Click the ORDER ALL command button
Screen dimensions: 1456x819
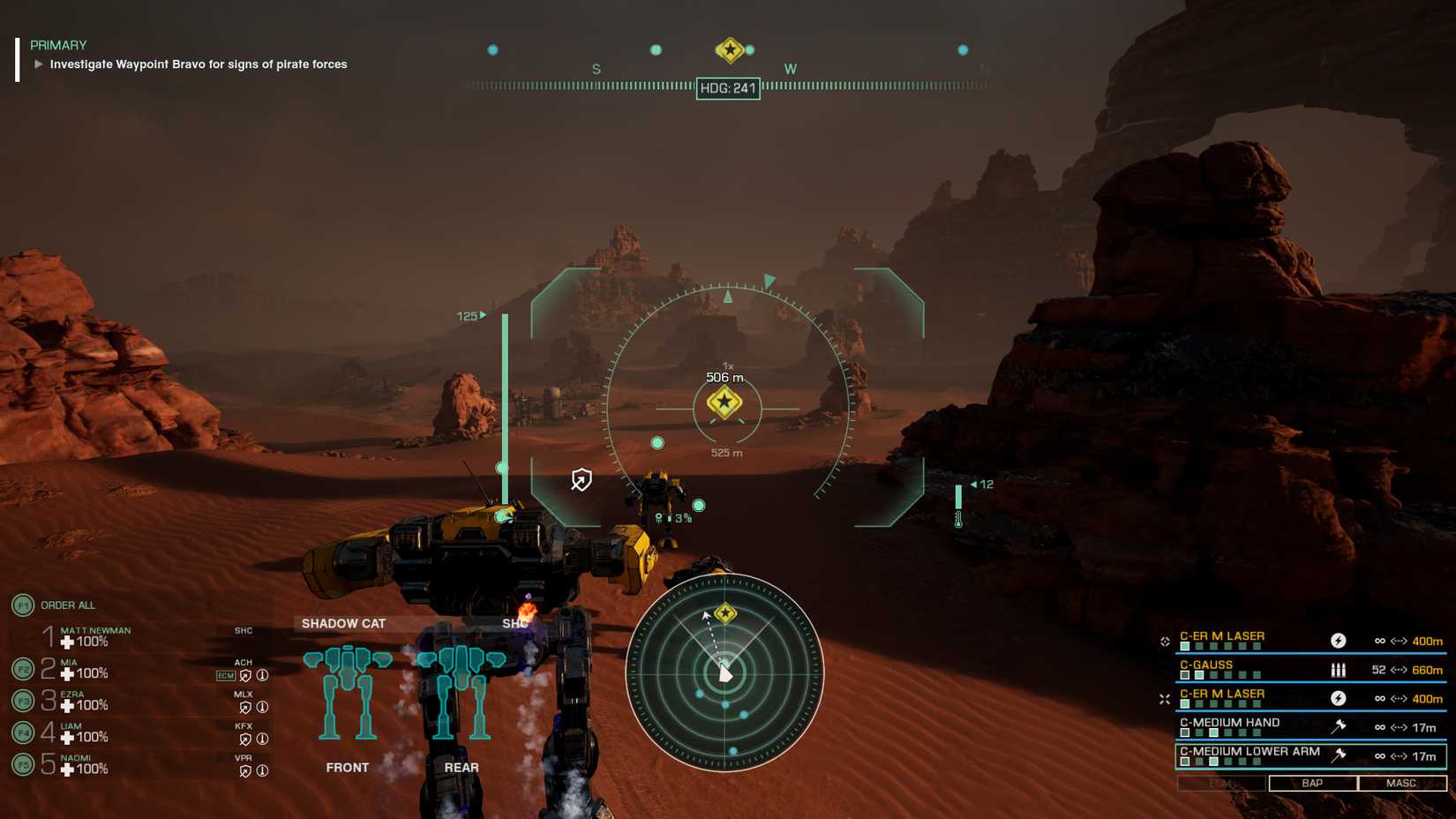coord(68,605)
